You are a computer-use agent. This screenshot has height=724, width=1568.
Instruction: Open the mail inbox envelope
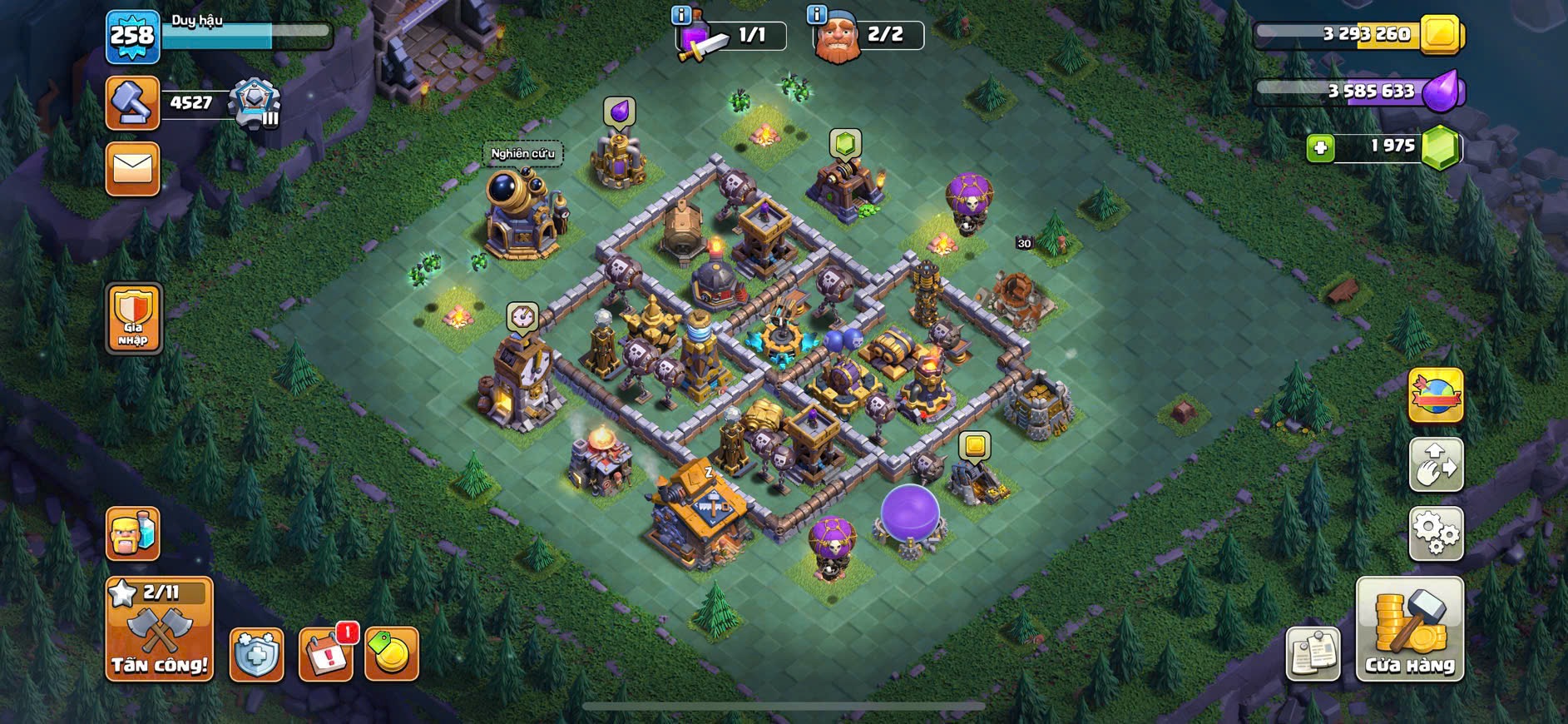tap(133, 169)
